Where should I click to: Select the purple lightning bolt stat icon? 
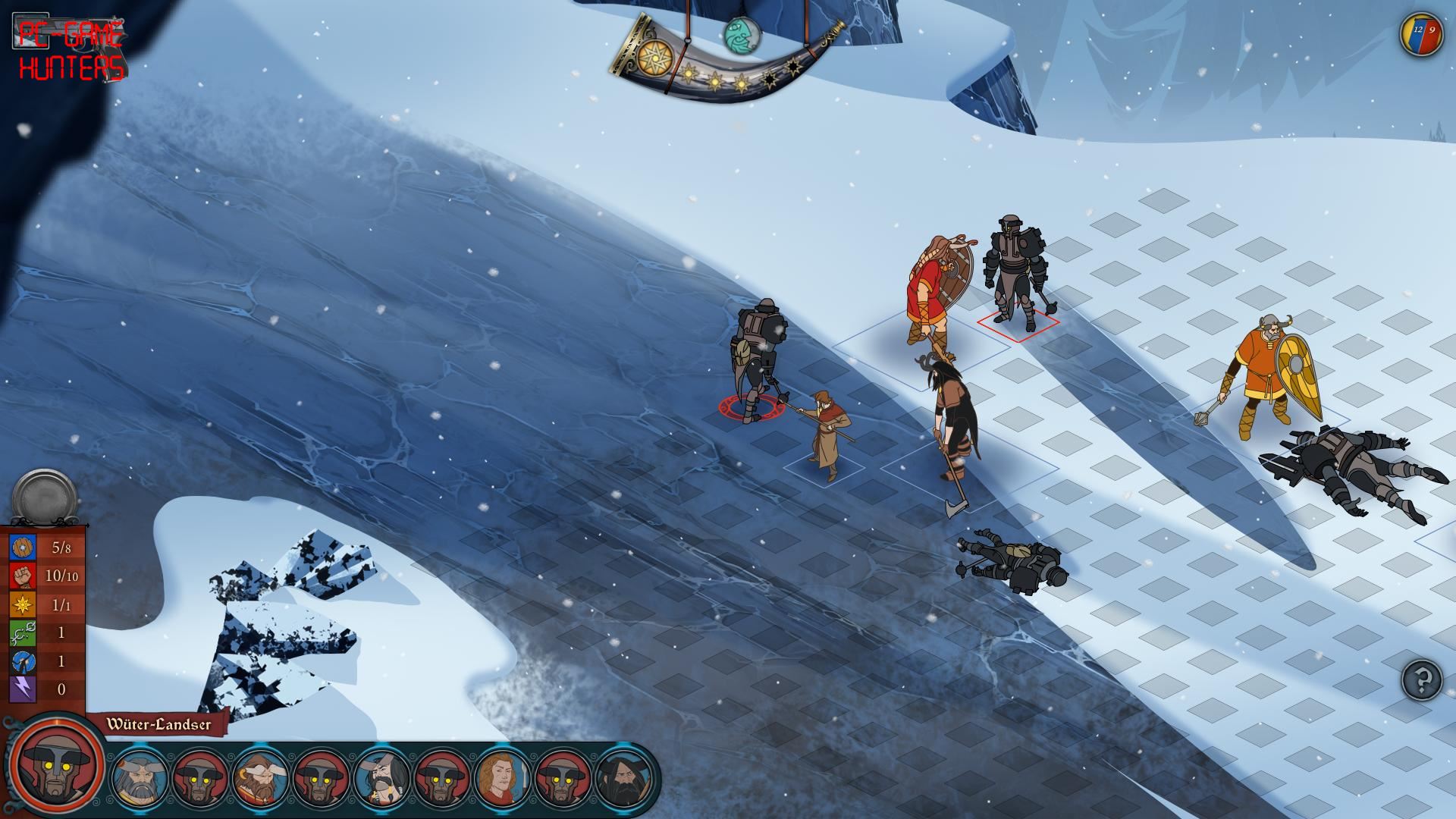[x=23, y=689]
